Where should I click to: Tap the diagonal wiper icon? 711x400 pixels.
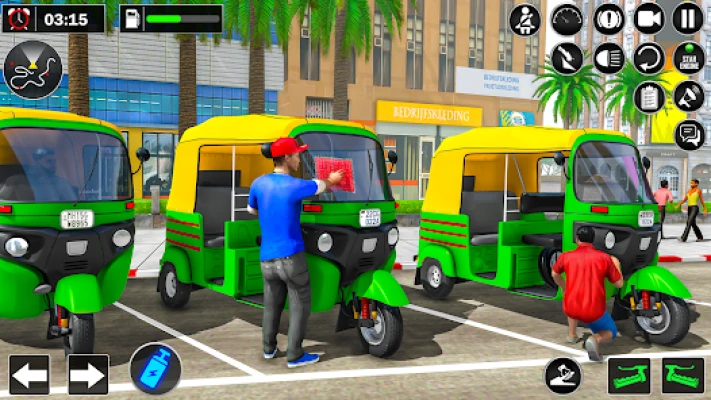tap(567, 58)
